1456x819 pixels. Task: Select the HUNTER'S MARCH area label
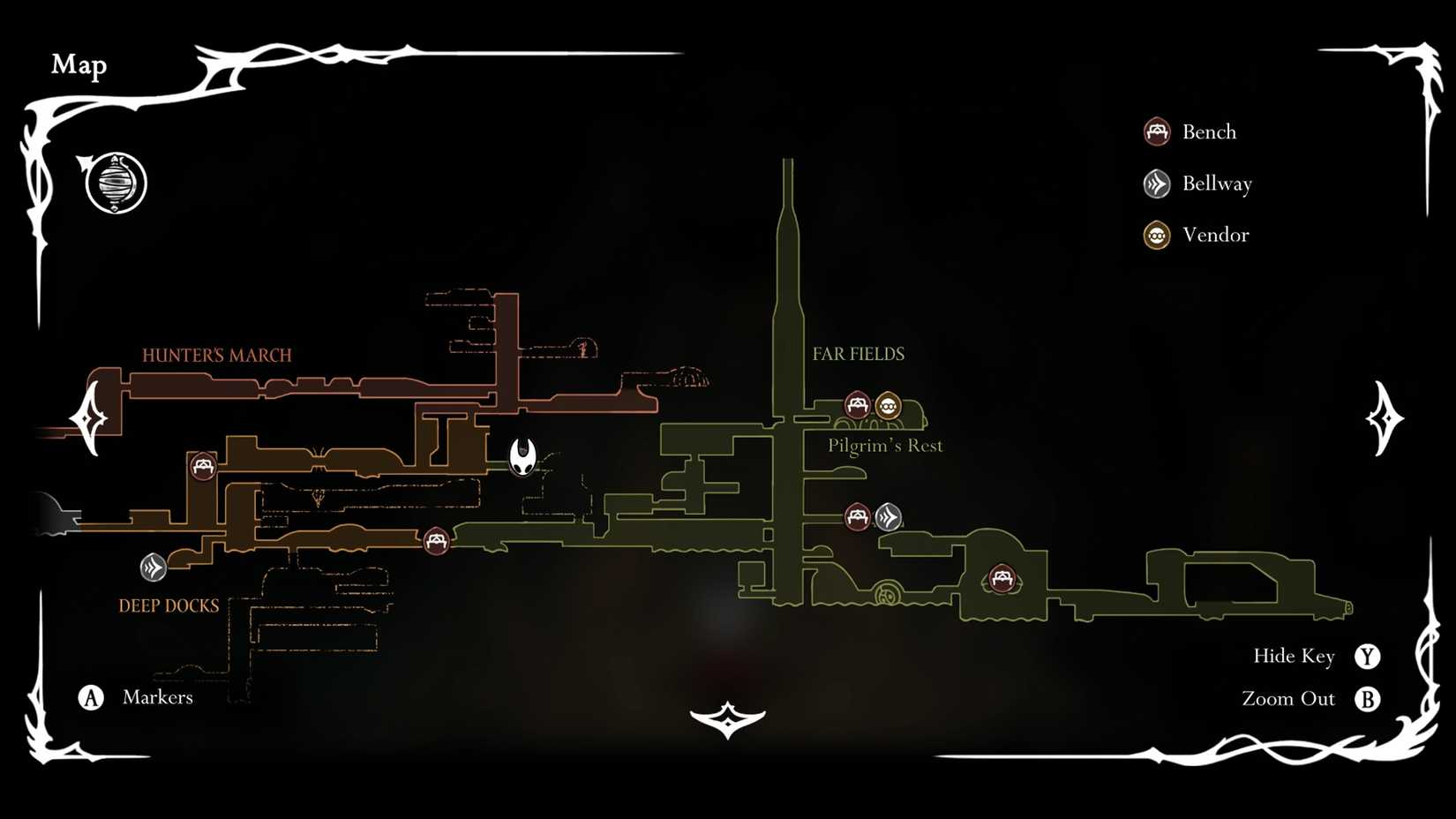coord(216,356)
